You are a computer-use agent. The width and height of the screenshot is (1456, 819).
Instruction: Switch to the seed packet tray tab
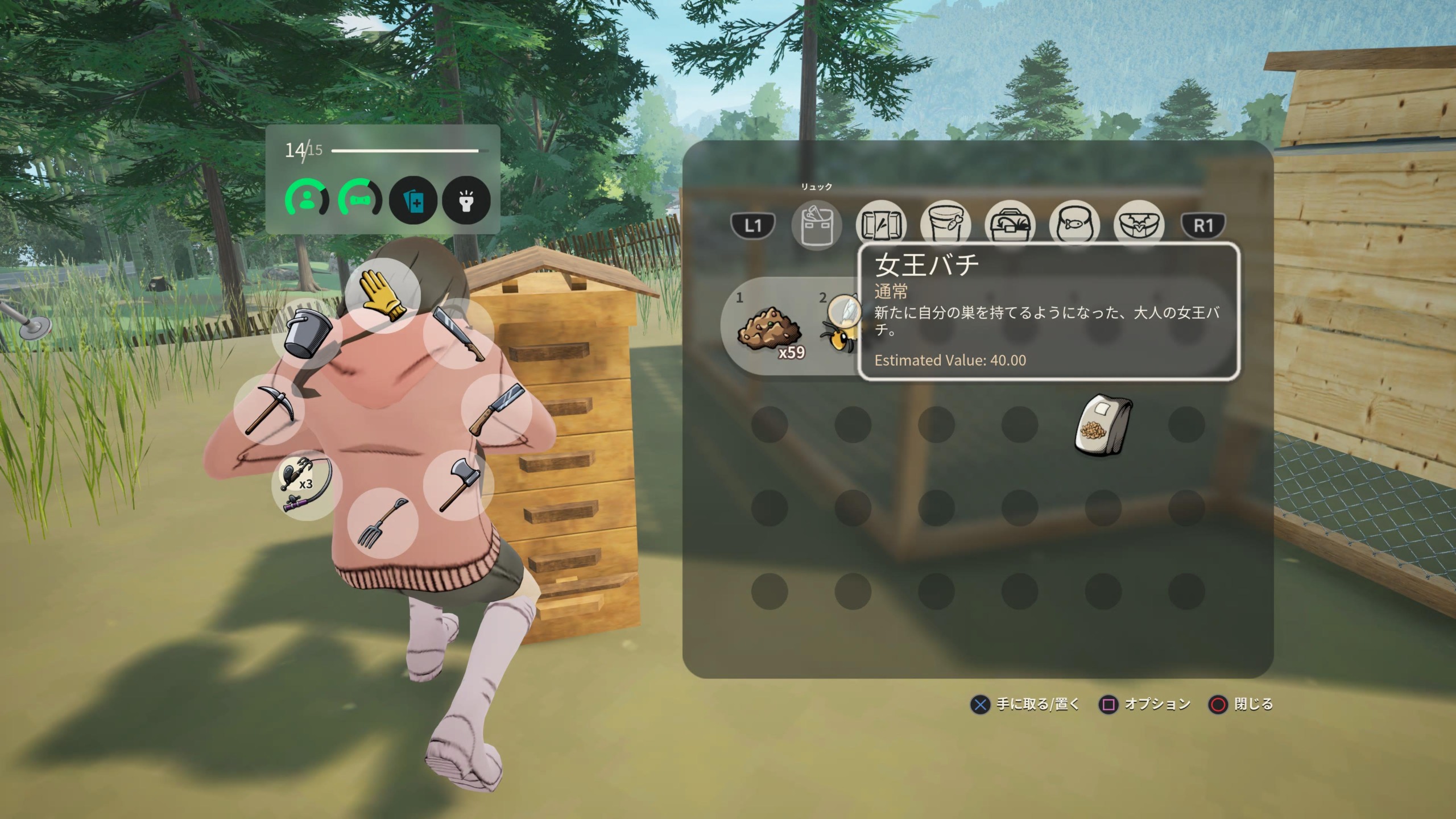click(x=880, y=225)
